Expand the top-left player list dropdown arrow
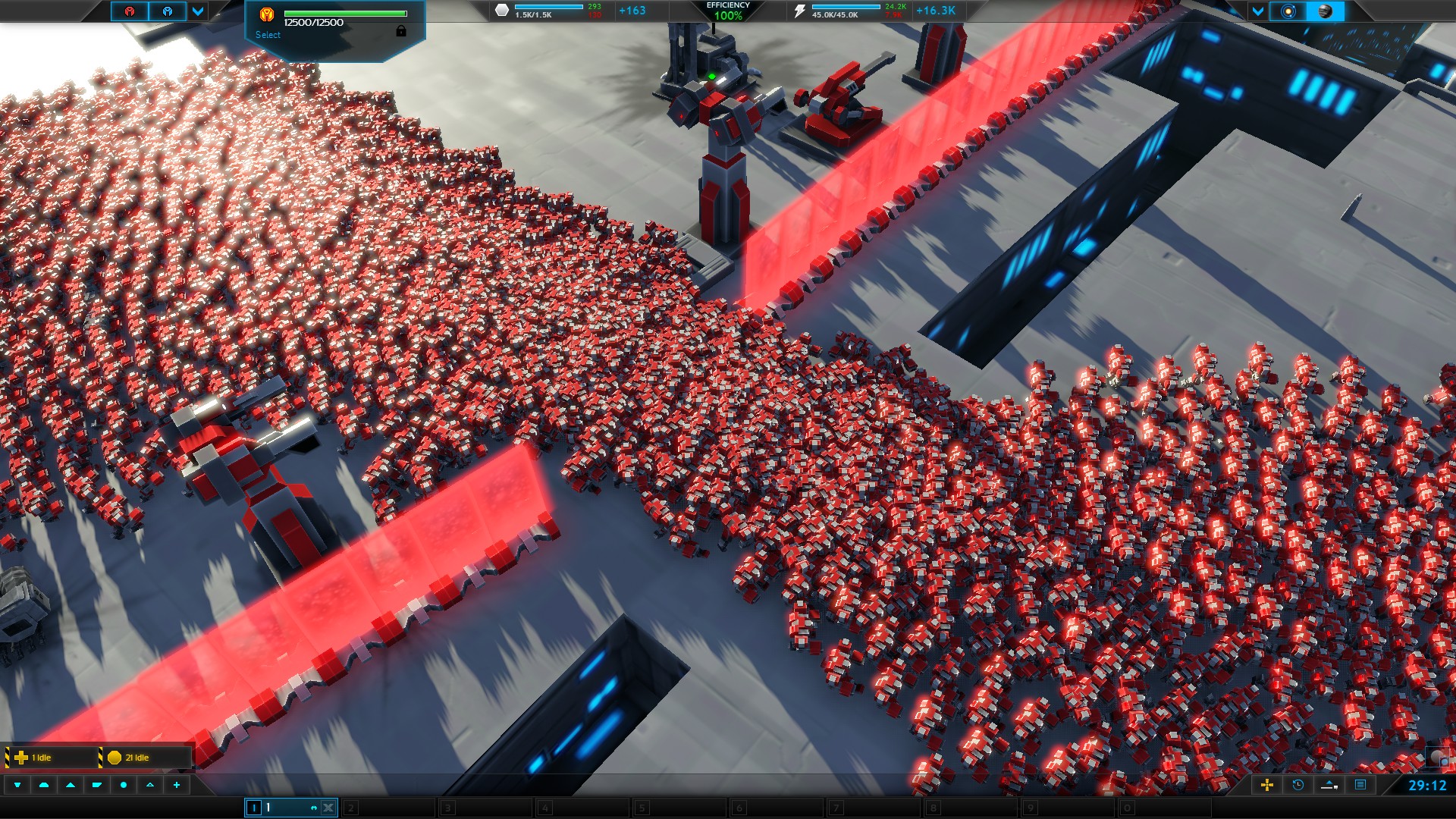This screenshot has height=819, width=1456. [x=198, y=11]
